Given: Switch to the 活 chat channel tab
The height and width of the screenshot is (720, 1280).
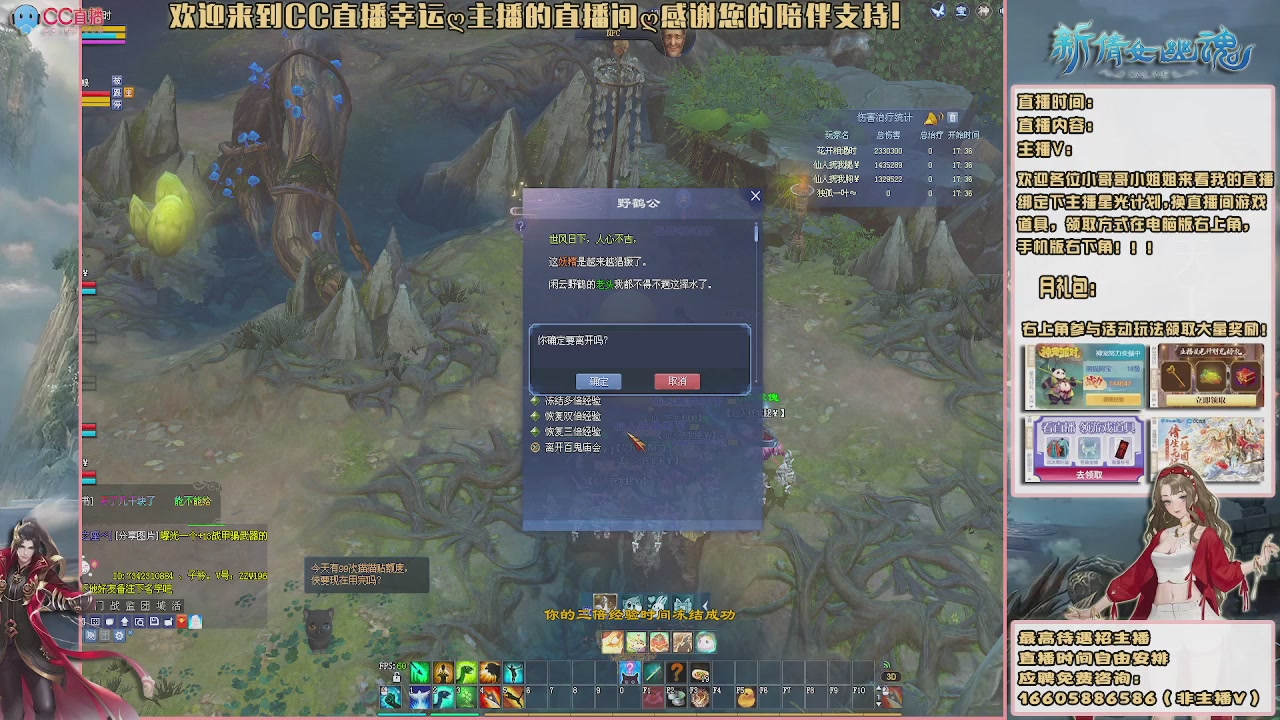Looking at the screenshot, I should click(x=175, y=606).
